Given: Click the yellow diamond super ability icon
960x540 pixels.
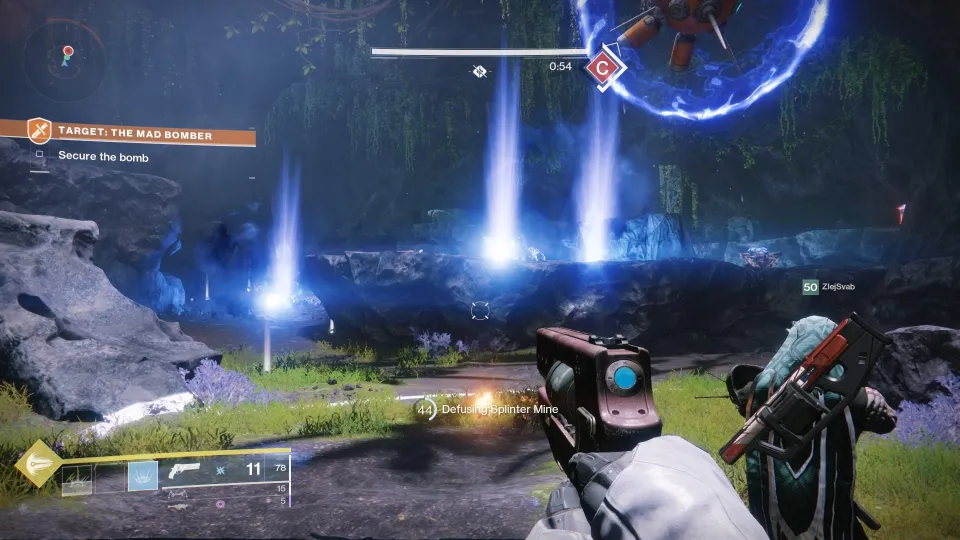Looking at the screenshot, I should point(38,464).
